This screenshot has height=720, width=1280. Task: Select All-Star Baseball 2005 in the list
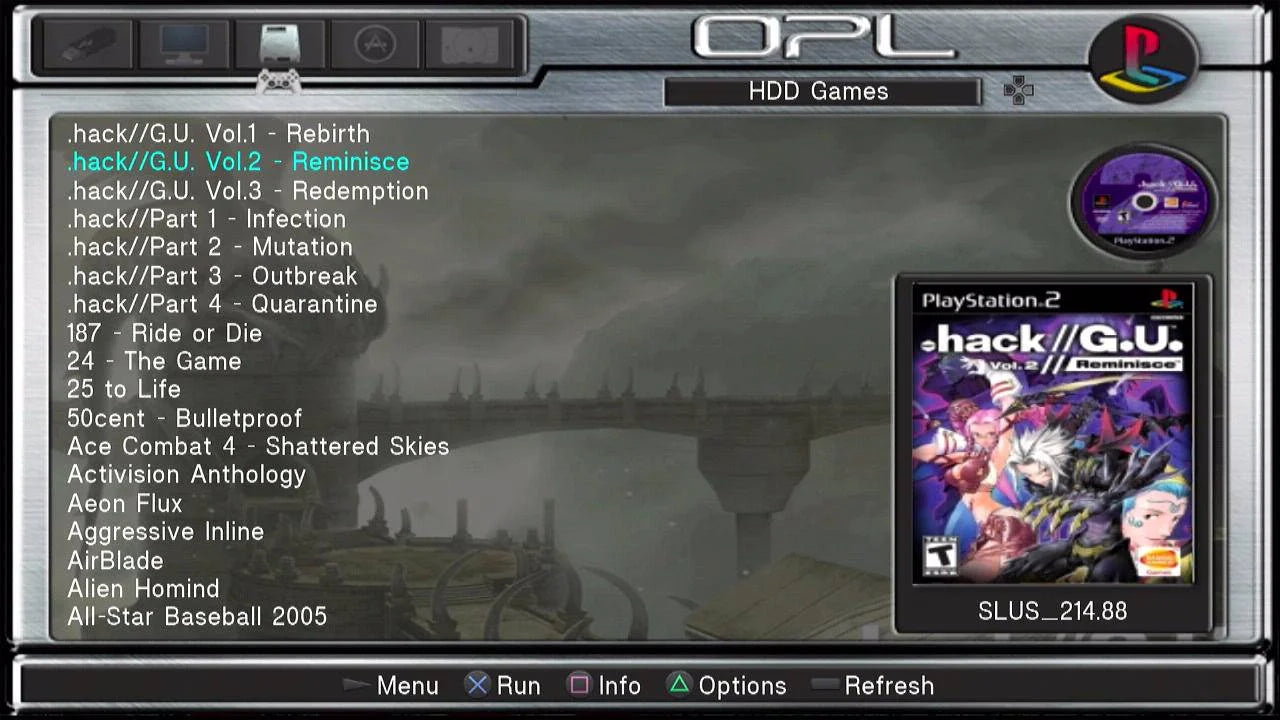[197, 617]
